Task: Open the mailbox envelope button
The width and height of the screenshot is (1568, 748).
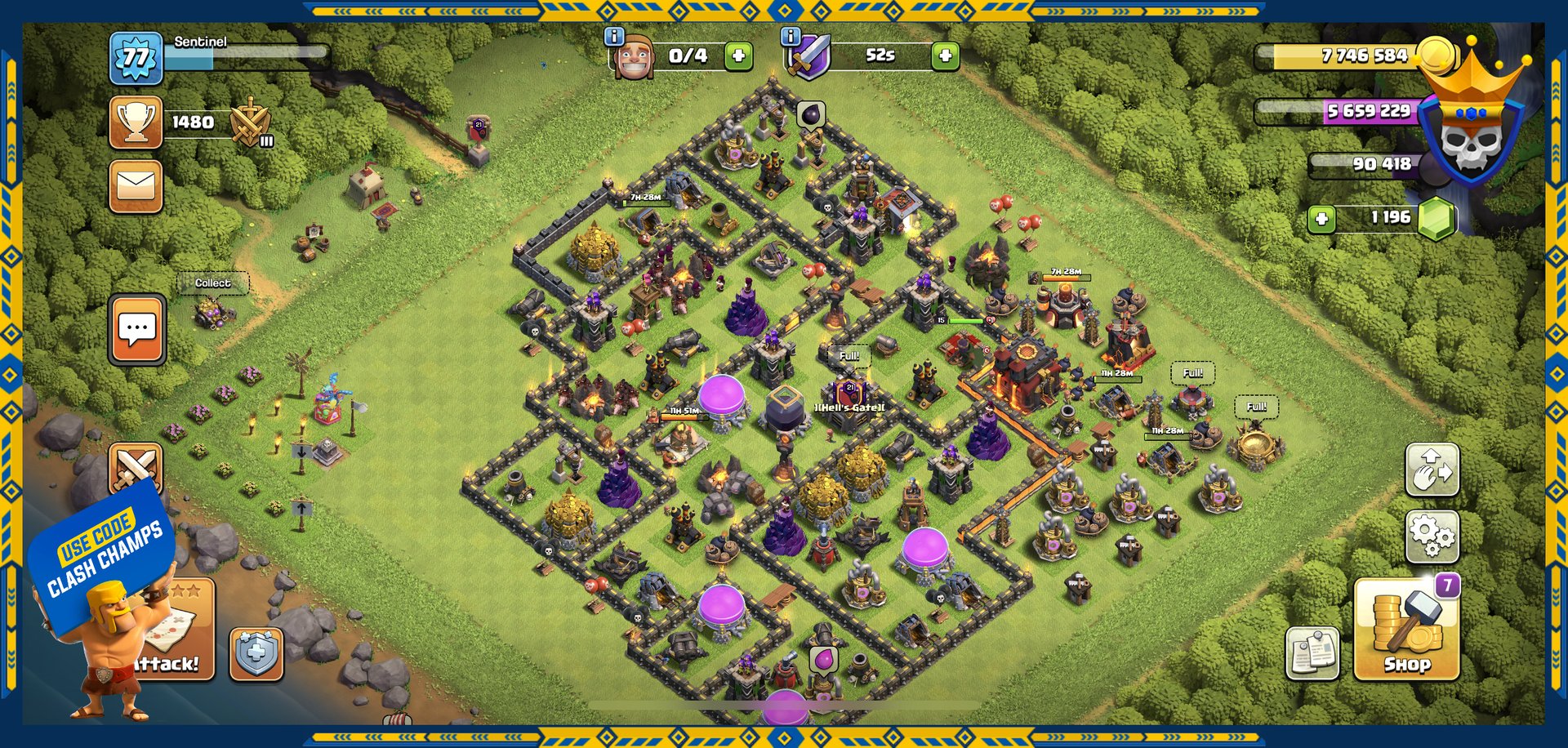Action: tap(136, 186)
